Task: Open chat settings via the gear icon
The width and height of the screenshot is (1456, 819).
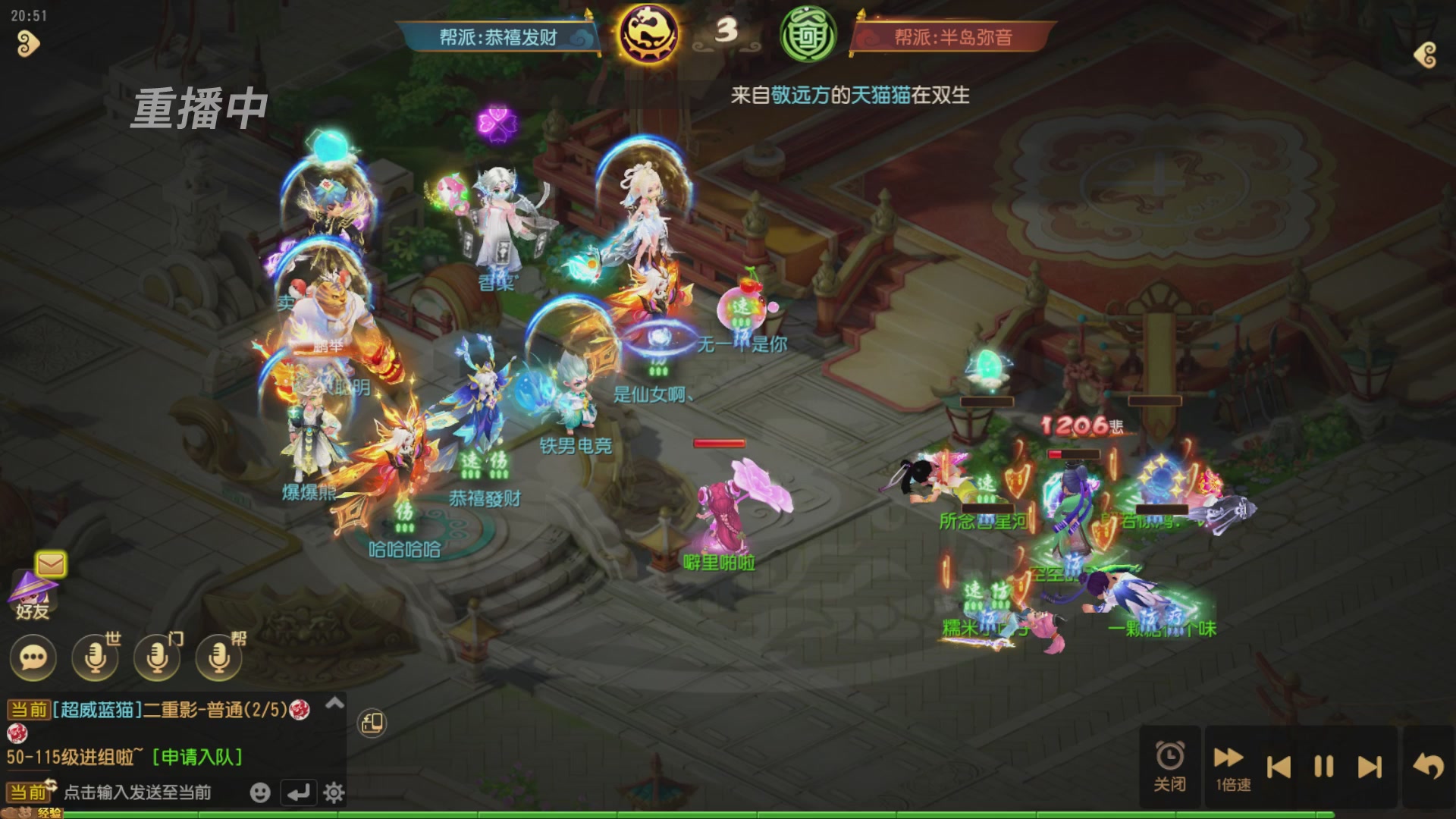Action: (x=334, y=791)
